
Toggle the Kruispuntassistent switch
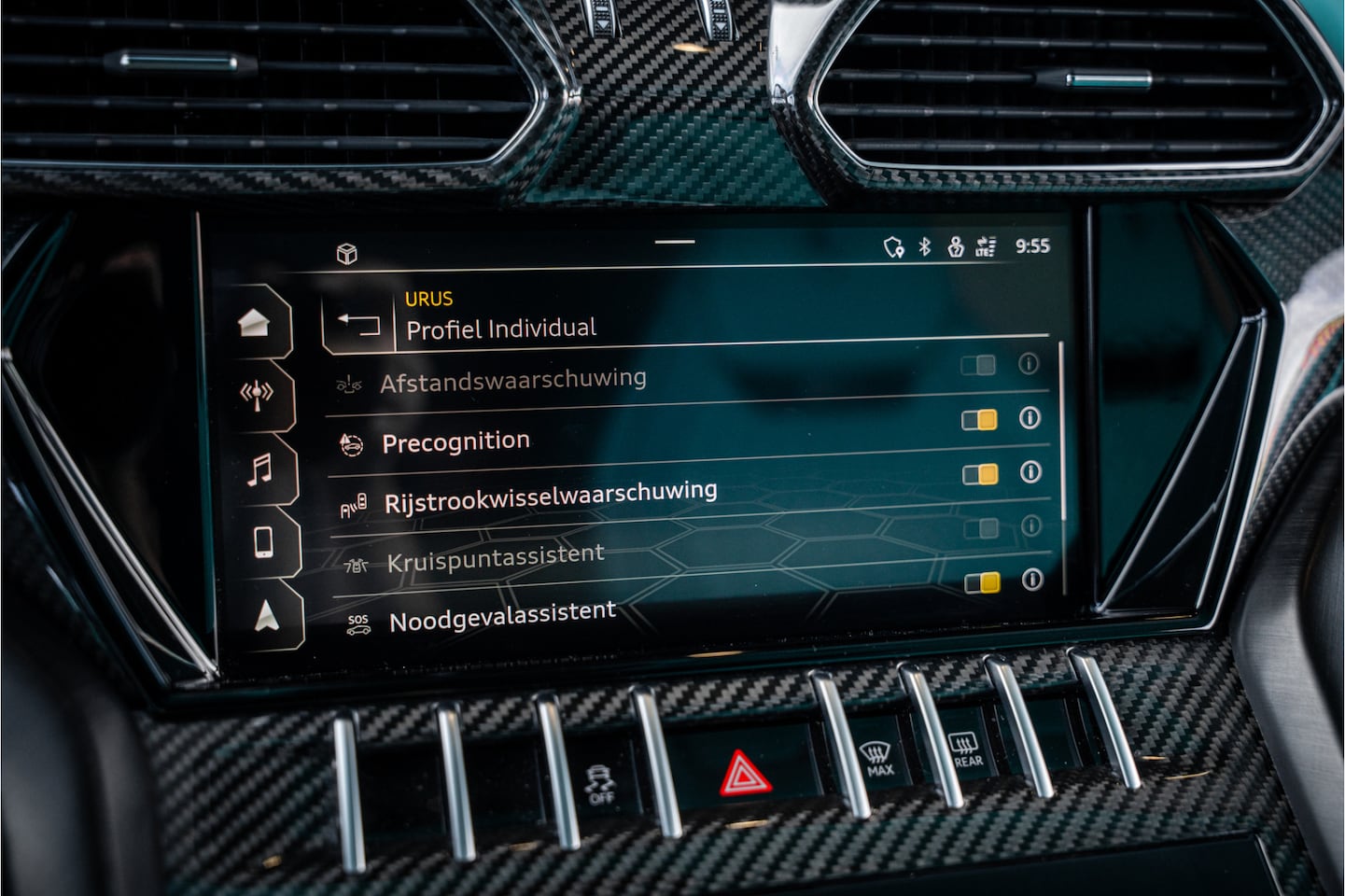click(981, 529)
